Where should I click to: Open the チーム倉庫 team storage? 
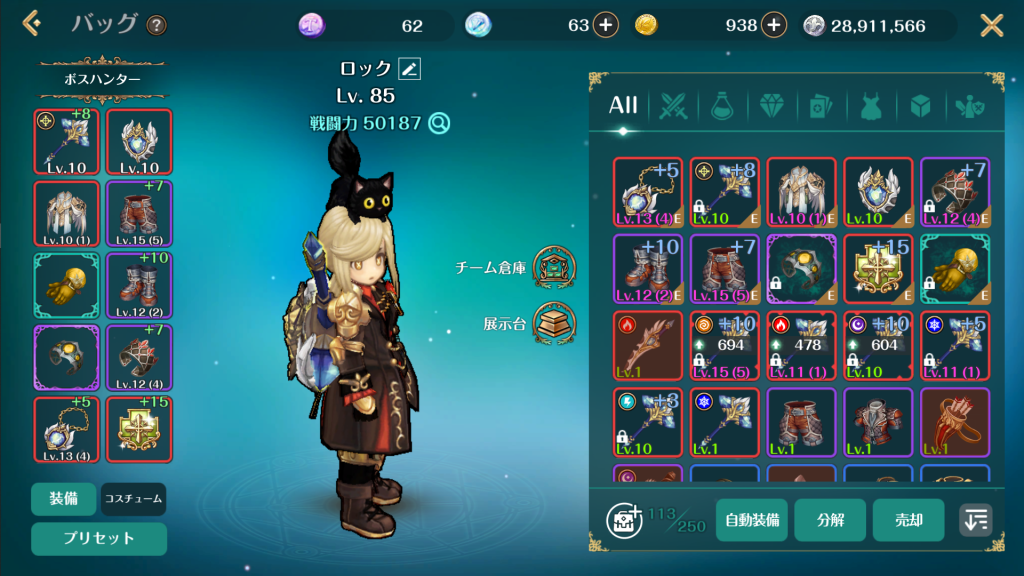pyautogui.click(x=553, y=267)
